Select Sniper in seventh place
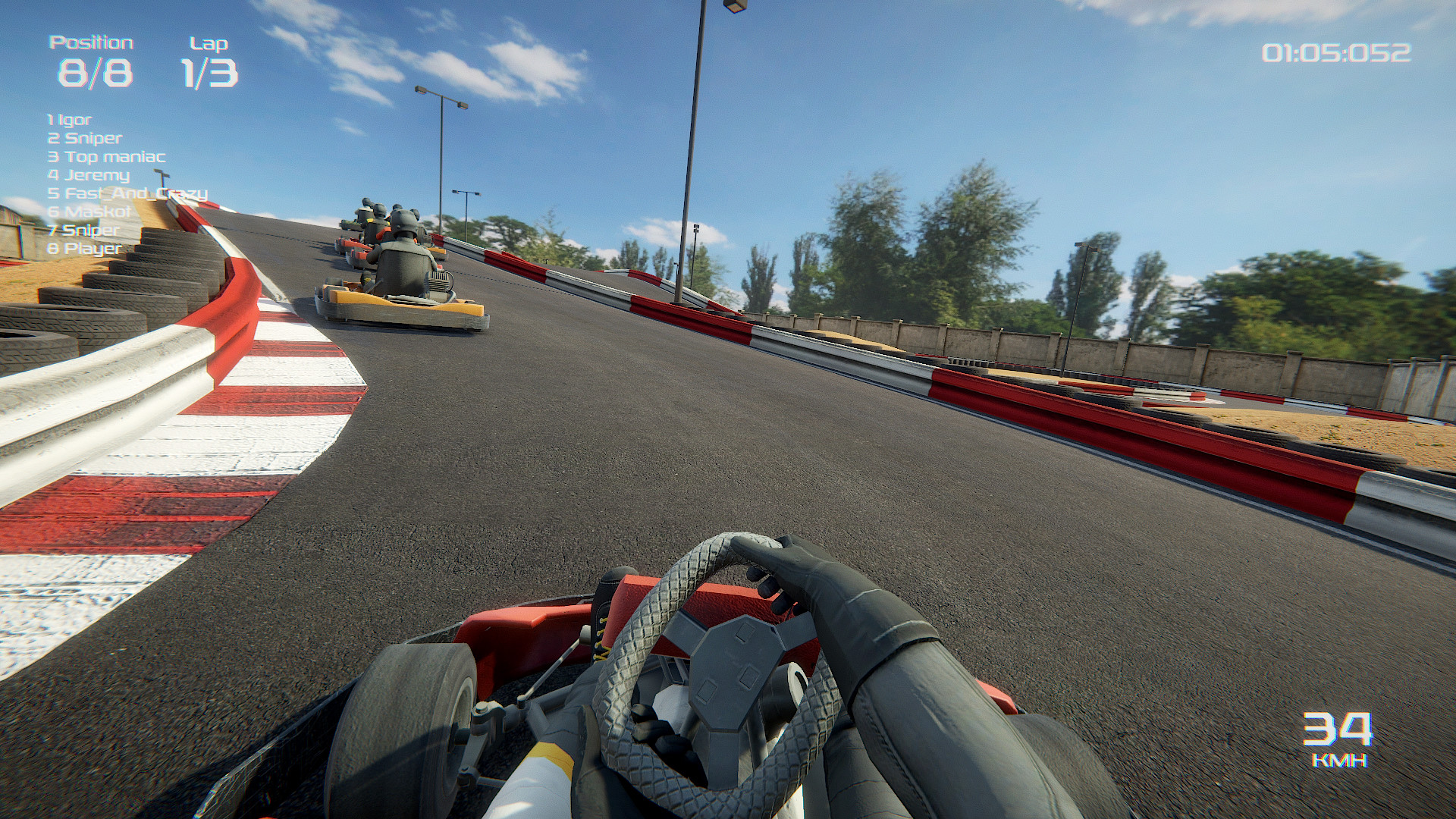 pyautogui.click(x=83, y=231)
